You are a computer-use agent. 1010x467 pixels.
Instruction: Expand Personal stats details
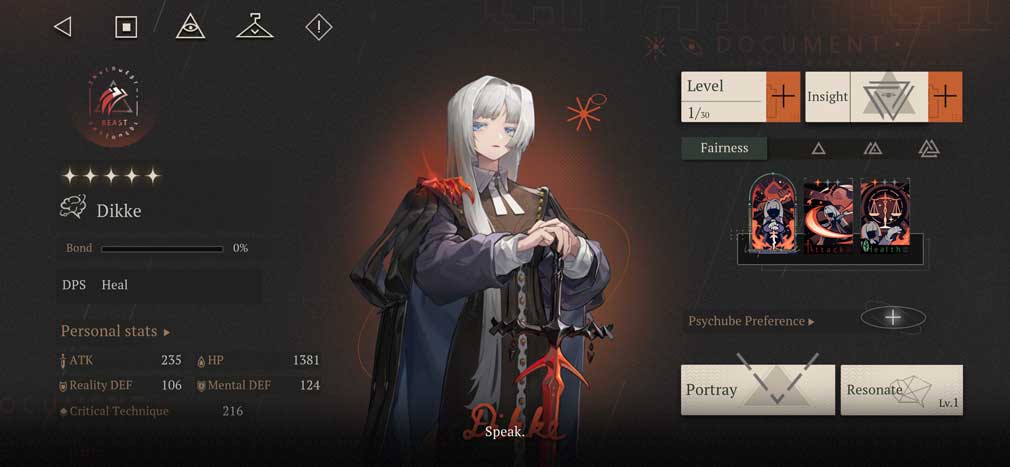click(115, 331)
